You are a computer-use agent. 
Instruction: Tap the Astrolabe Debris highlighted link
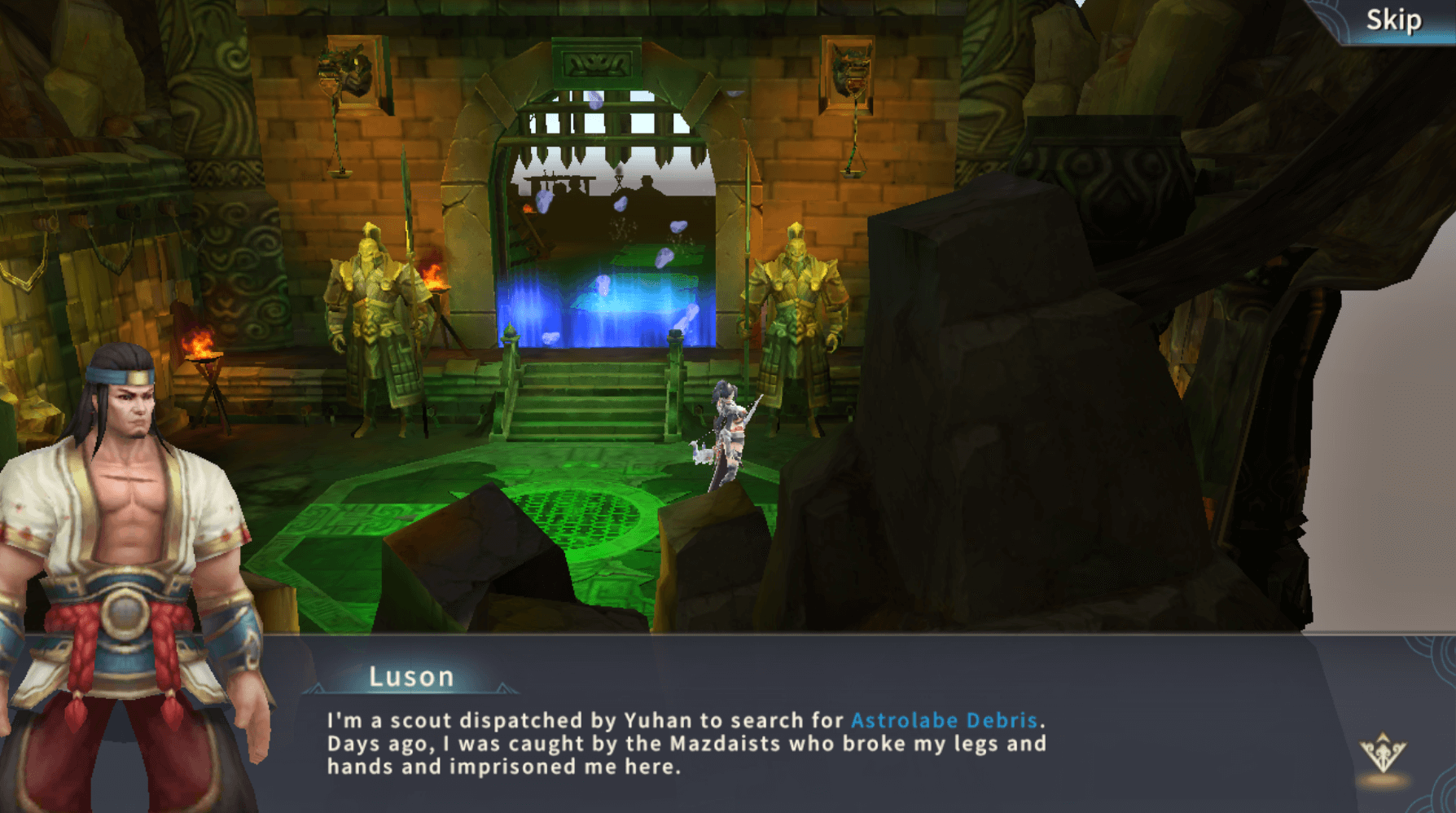point(944,720)
